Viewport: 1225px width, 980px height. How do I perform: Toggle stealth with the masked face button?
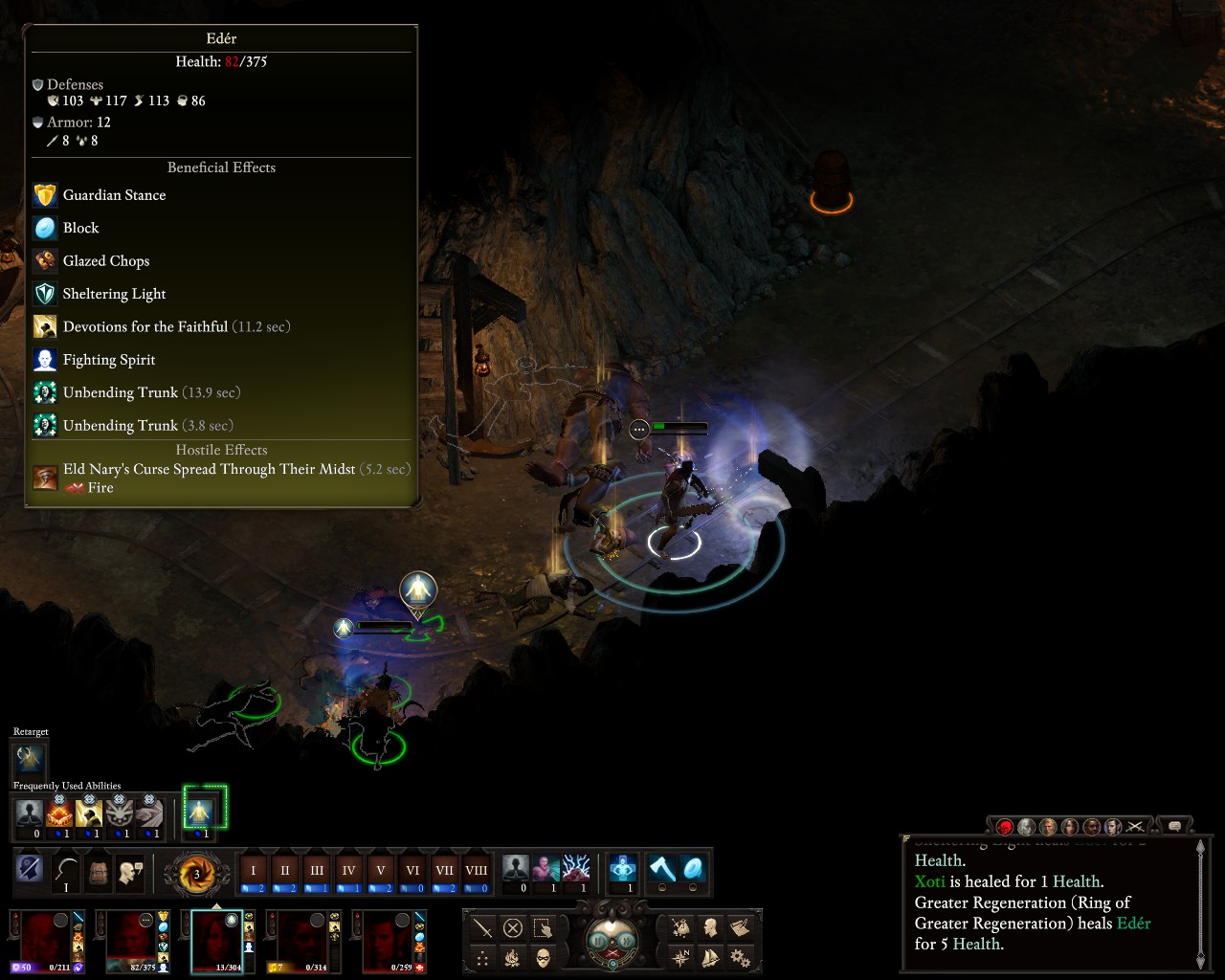click(543, 958)
